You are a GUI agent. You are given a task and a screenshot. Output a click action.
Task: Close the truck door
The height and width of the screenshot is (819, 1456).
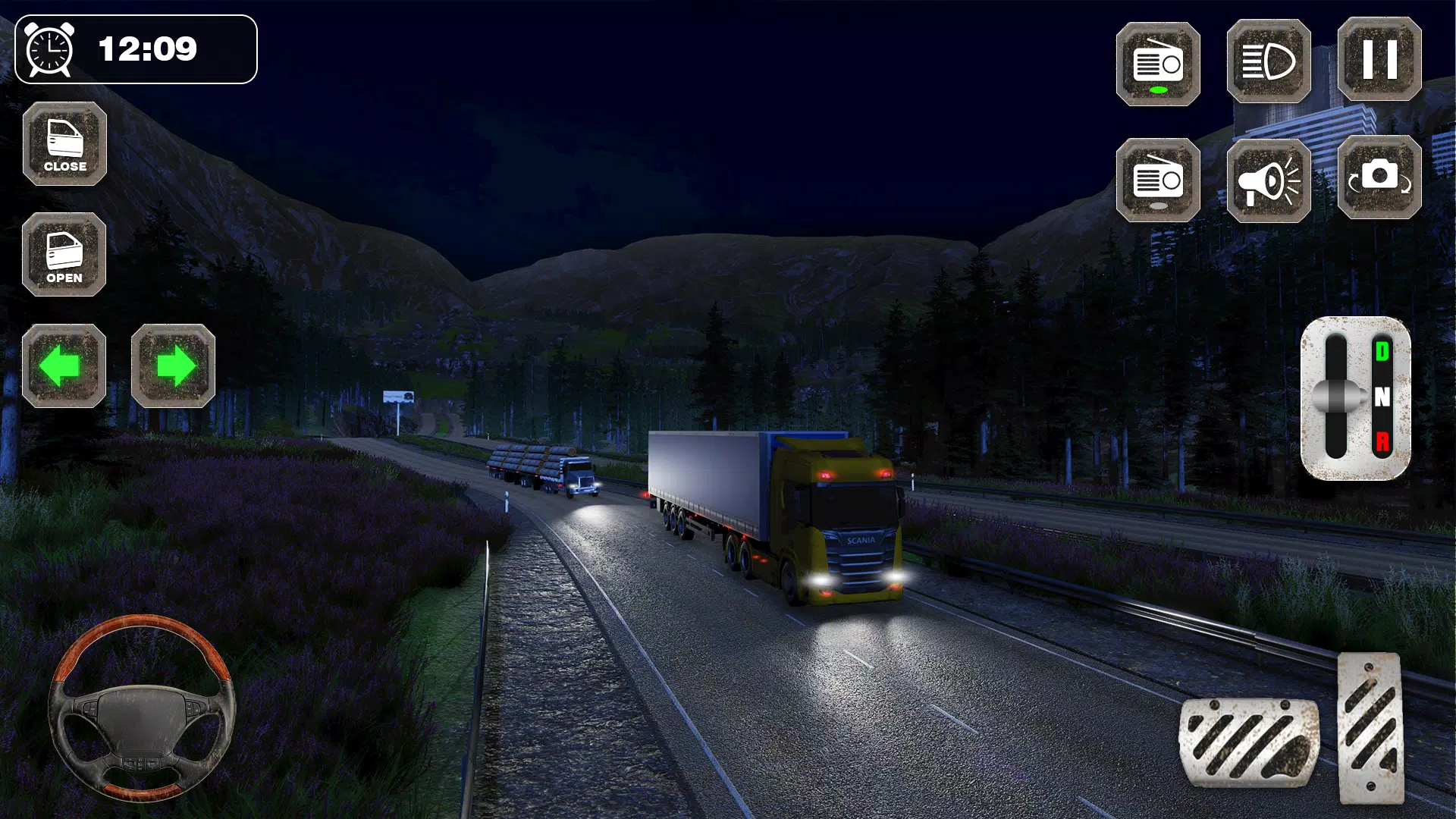coord(64,144)
